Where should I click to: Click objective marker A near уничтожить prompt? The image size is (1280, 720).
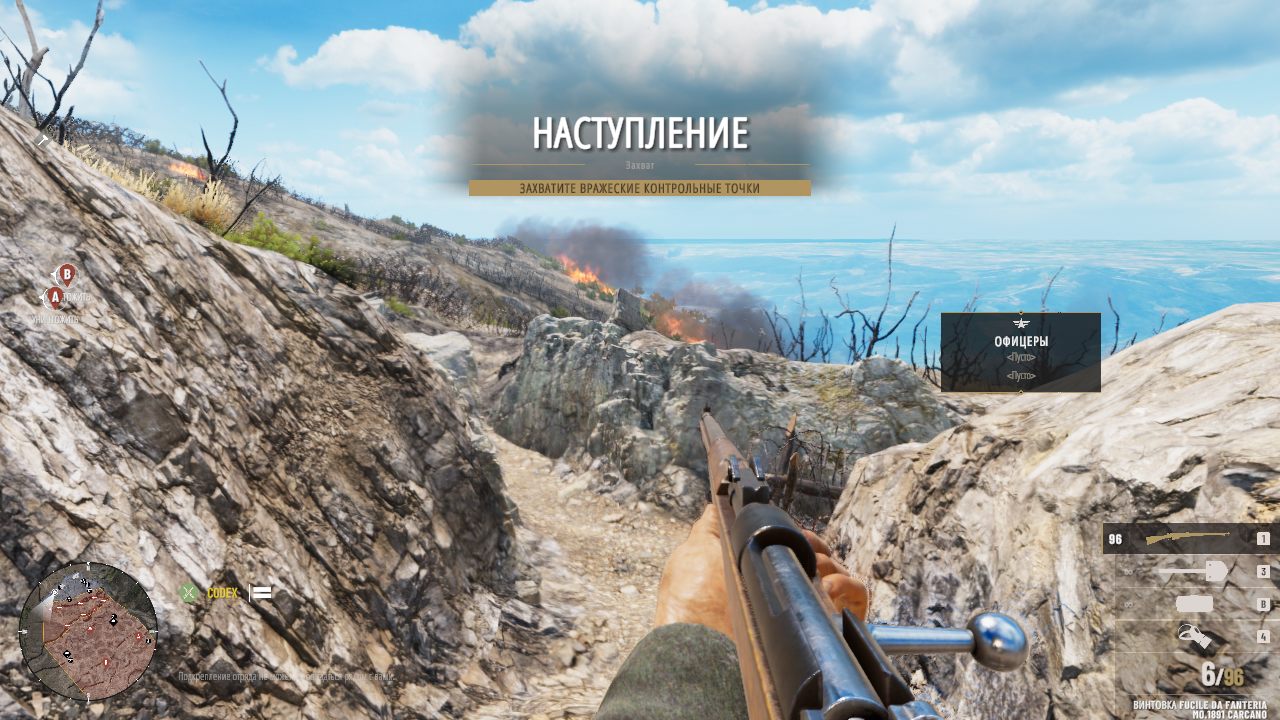coord(55,295)
